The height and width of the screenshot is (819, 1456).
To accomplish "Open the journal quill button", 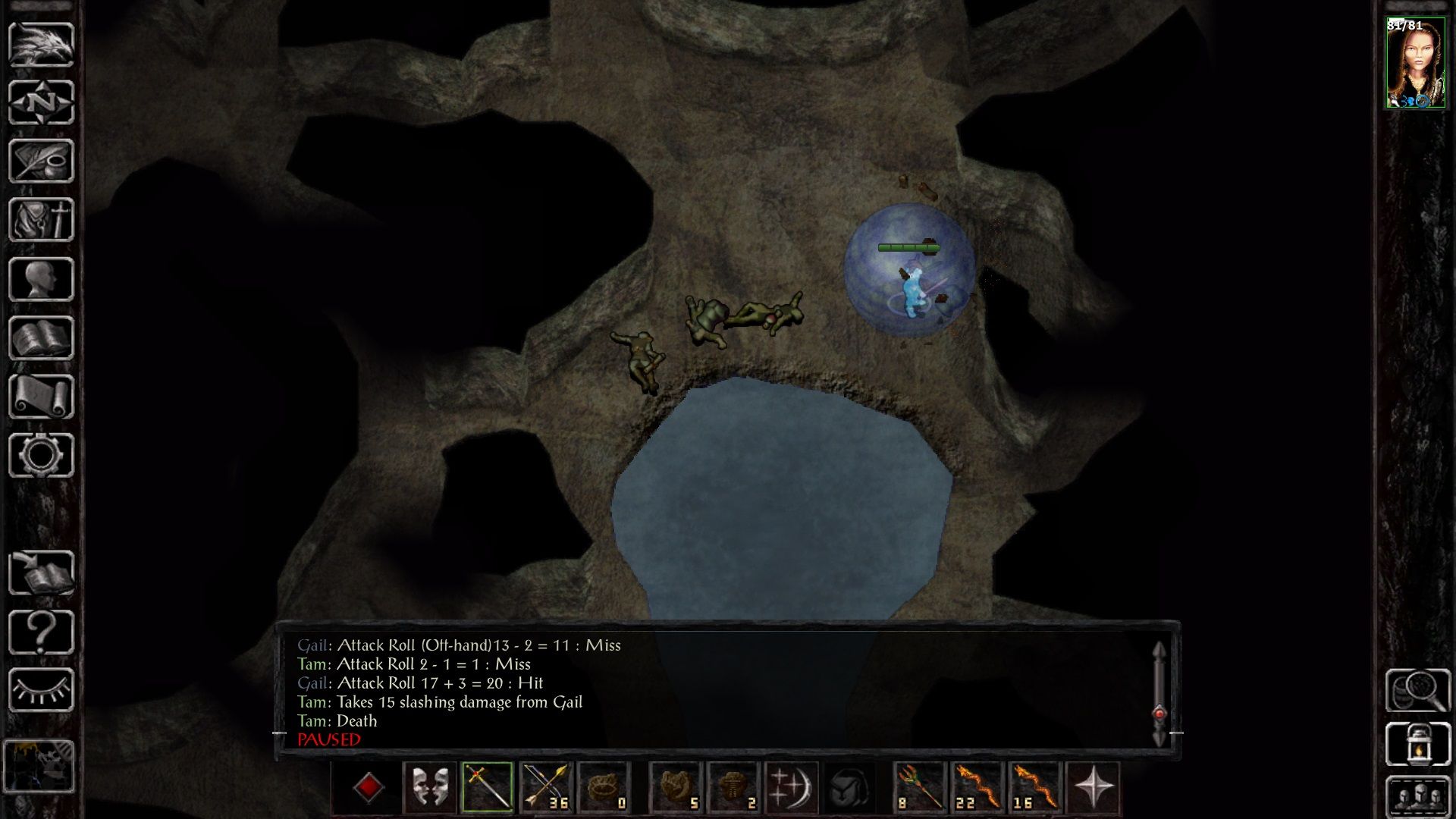I will click(41, 161).
